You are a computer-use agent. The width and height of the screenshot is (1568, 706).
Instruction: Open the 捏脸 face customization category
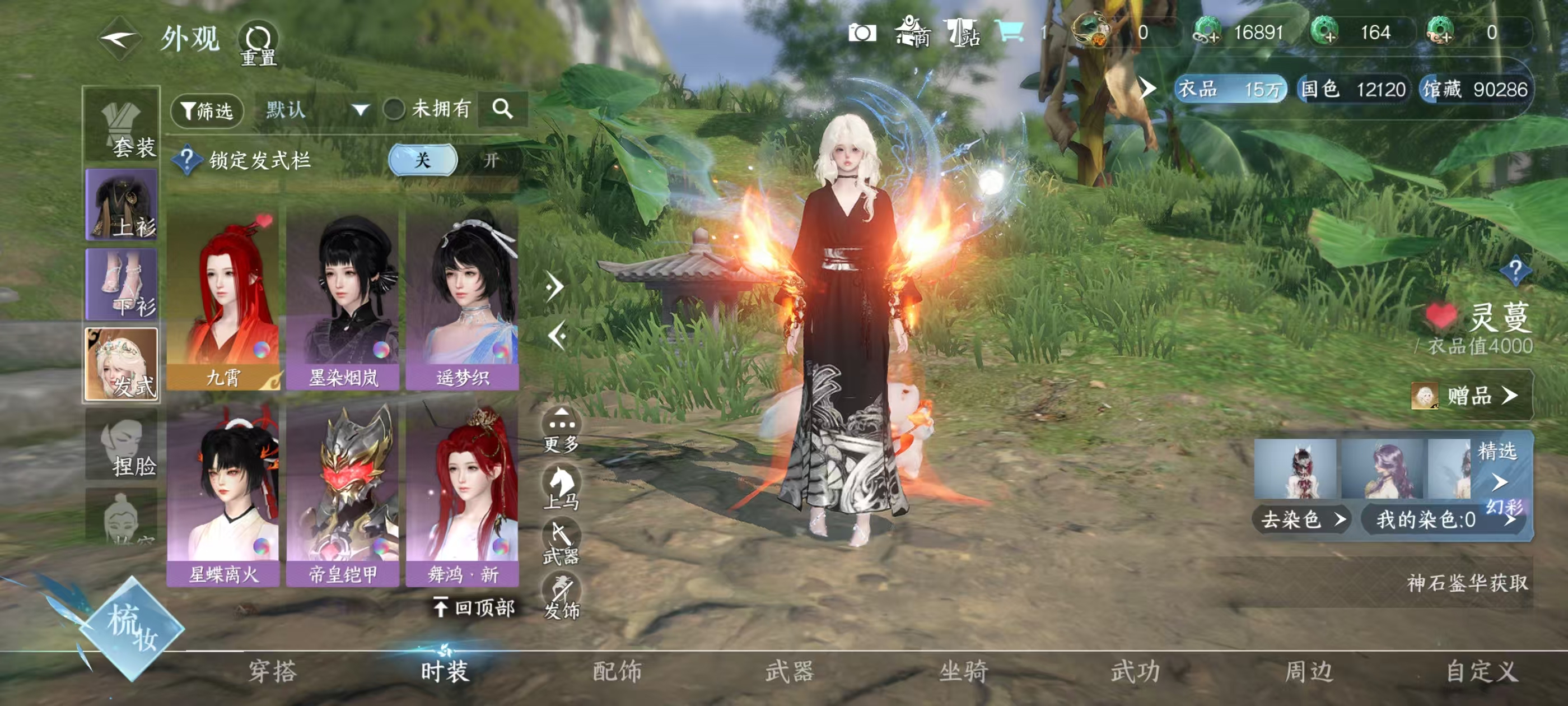pos(122,445)
